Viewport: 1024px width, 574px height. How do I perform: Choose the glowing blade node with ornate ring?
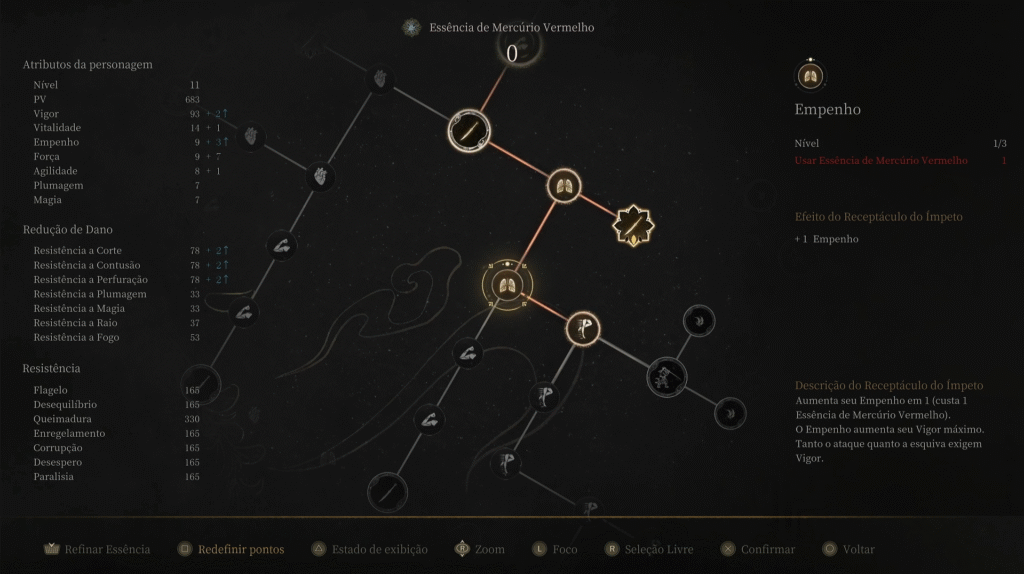coord(469,130)
